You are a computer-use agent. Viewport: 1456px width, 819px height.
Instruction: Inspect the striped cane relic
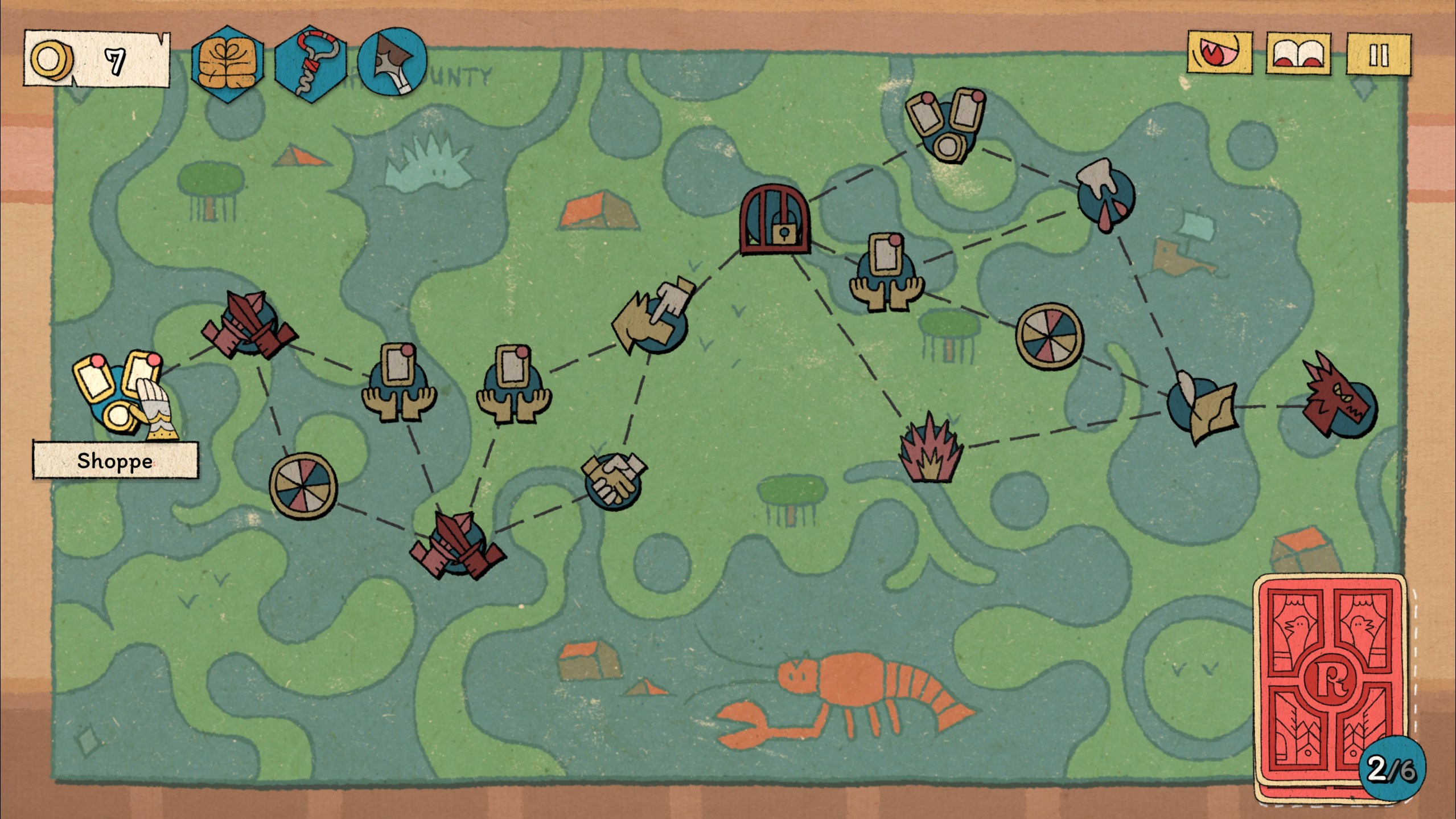310,64
